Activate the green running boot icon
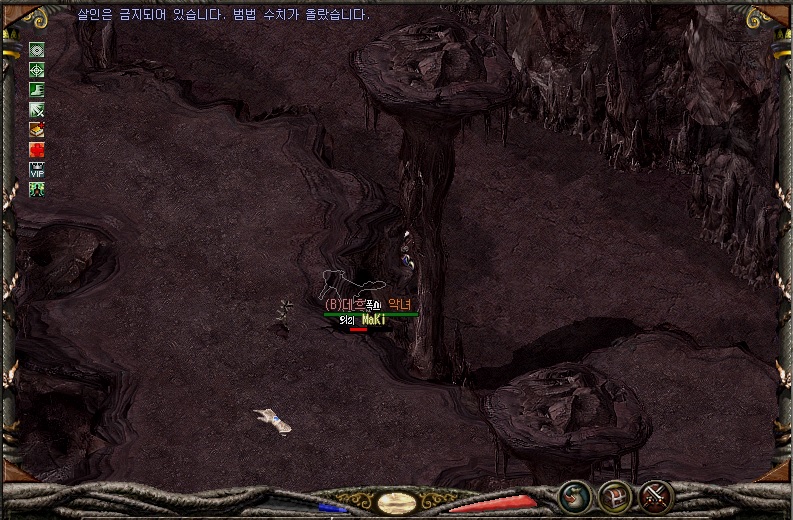 (37, 90)
